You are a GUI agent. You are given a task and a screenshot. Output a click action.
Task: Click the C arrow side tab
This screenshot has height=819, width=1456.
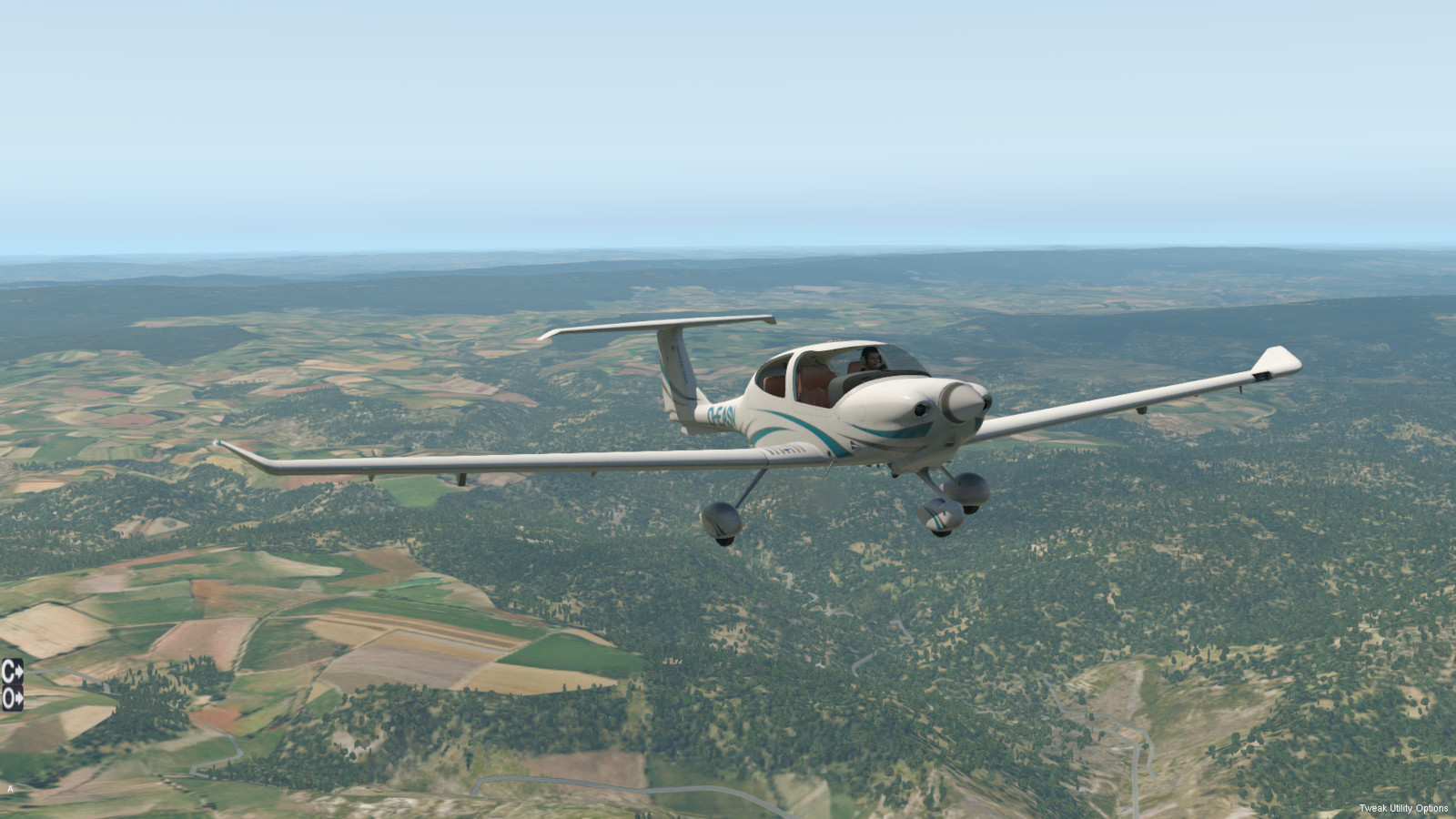[12, 672]
